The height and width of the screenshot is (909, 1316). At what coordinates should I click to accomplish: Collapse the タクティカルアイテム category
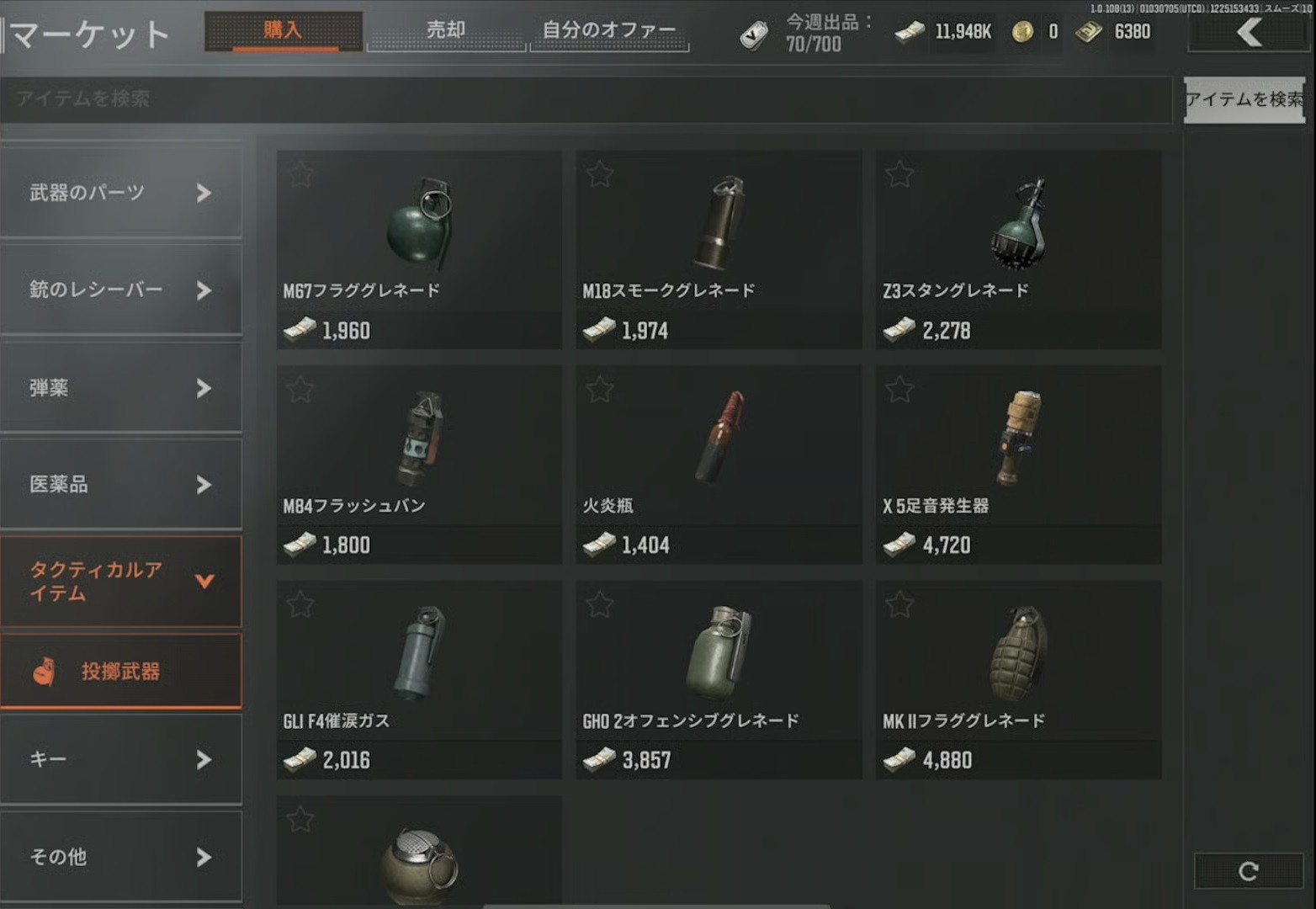(x=121, y=582)
